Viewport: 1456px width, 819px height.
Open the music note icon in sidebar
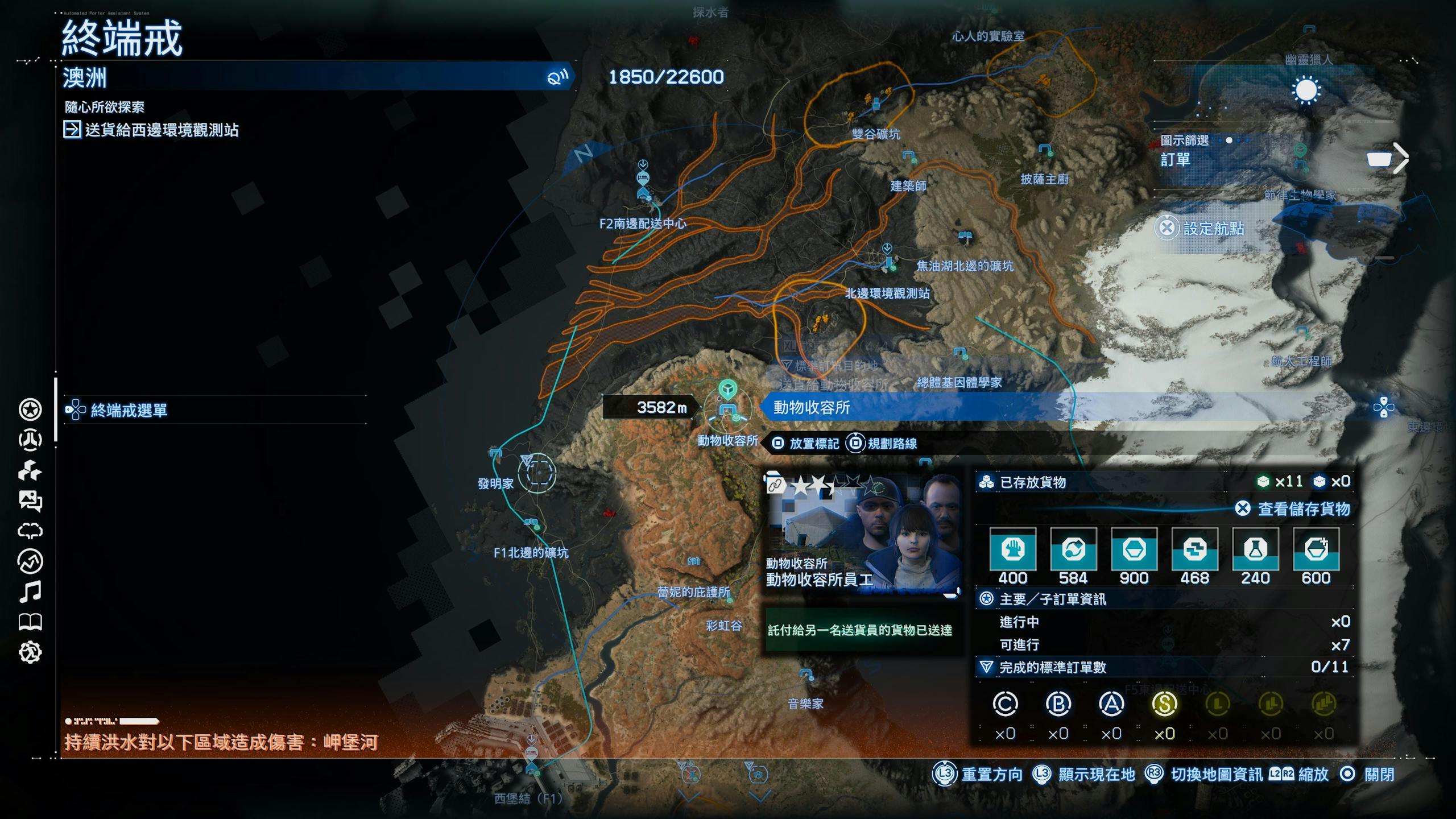(x=30, y=592)
